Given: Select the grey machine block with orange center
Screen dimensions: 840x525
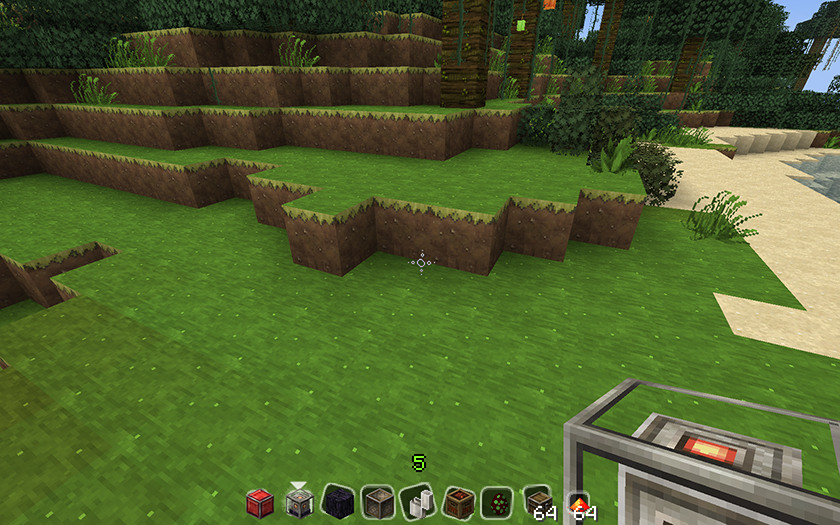Looking at the screenshot, I should click(299, 502).
